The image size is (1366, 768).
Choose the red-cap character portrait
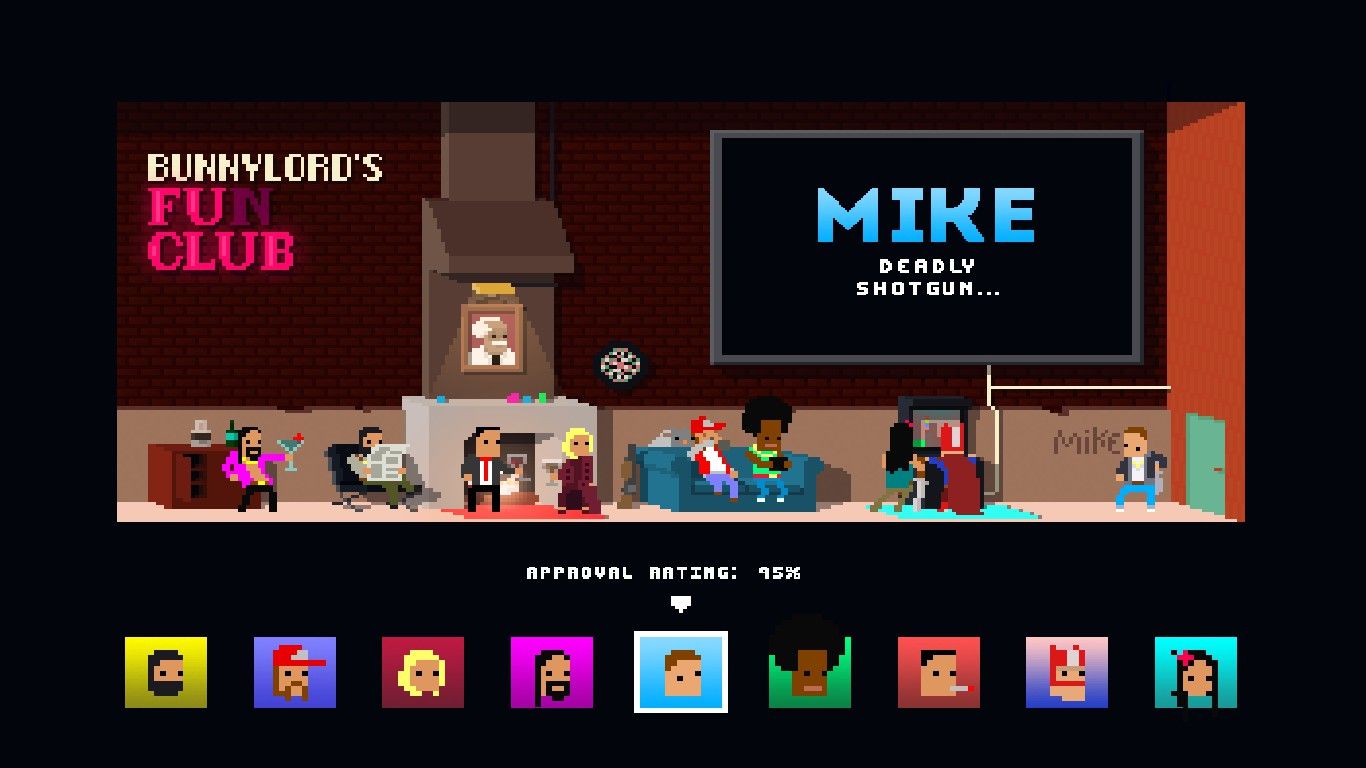click(294, 673)
